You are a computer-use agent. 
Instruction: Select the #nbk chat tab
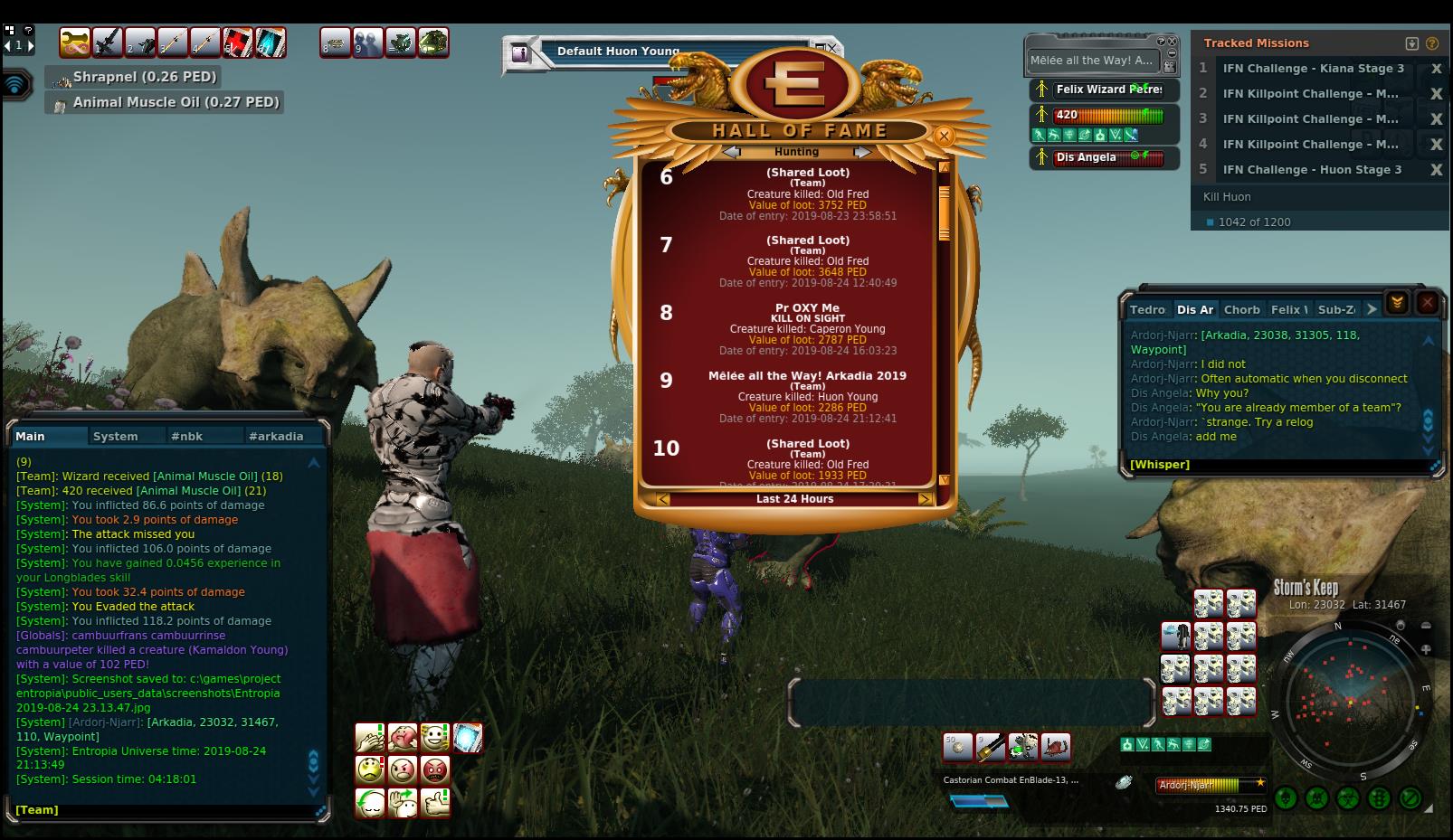[186, 436]
